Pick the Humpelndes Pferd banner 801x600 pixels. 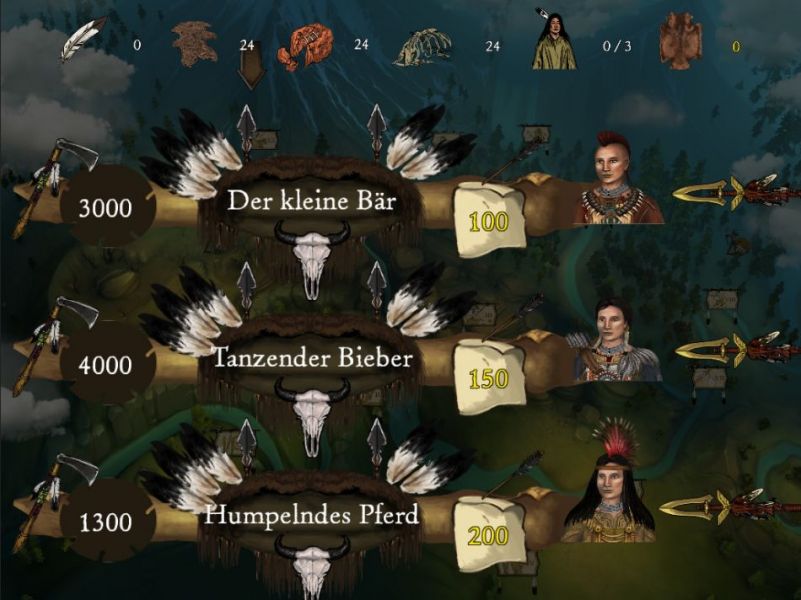click(312, 516)
